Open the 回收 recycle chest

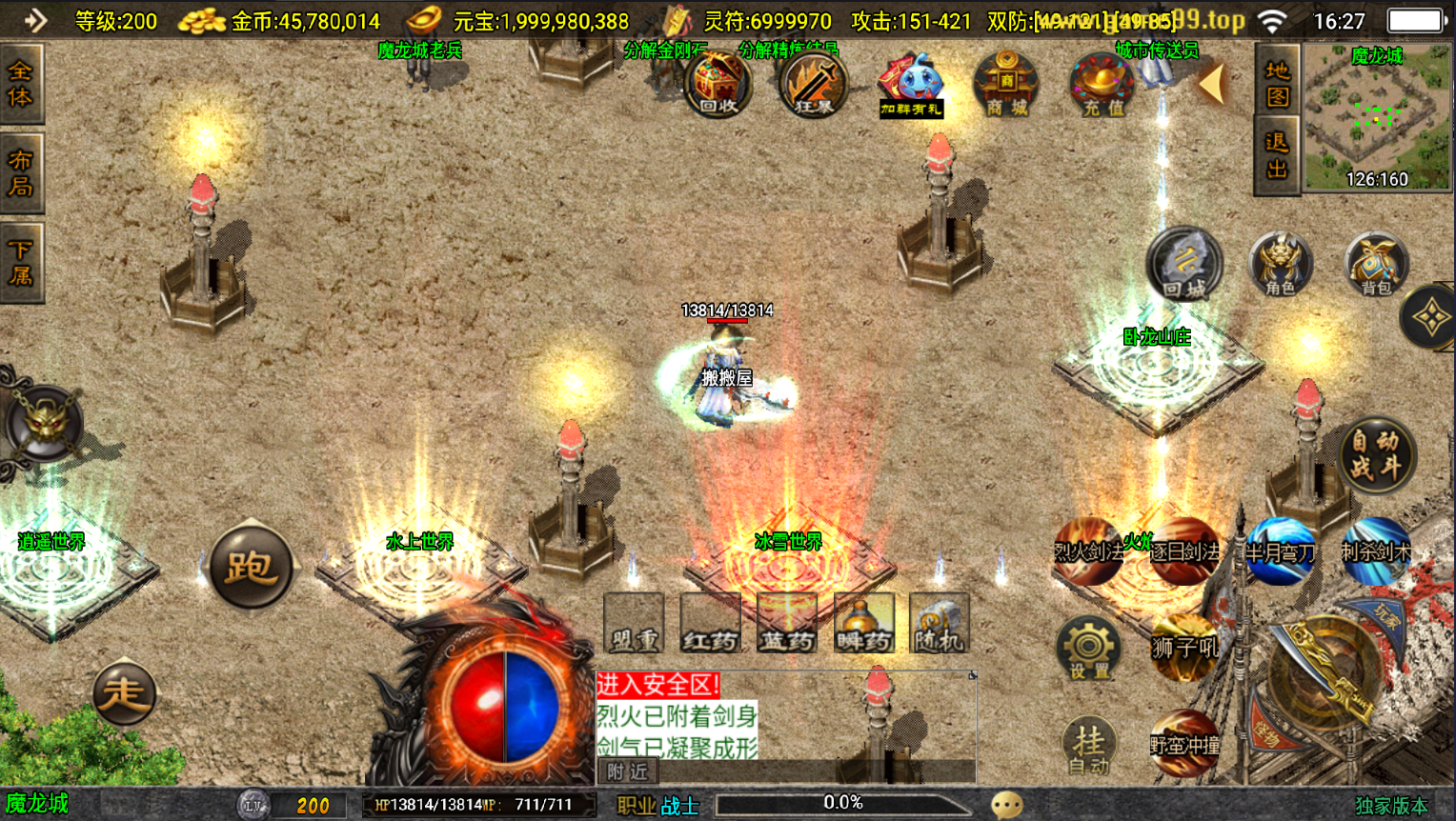click(x=718, y=86)
